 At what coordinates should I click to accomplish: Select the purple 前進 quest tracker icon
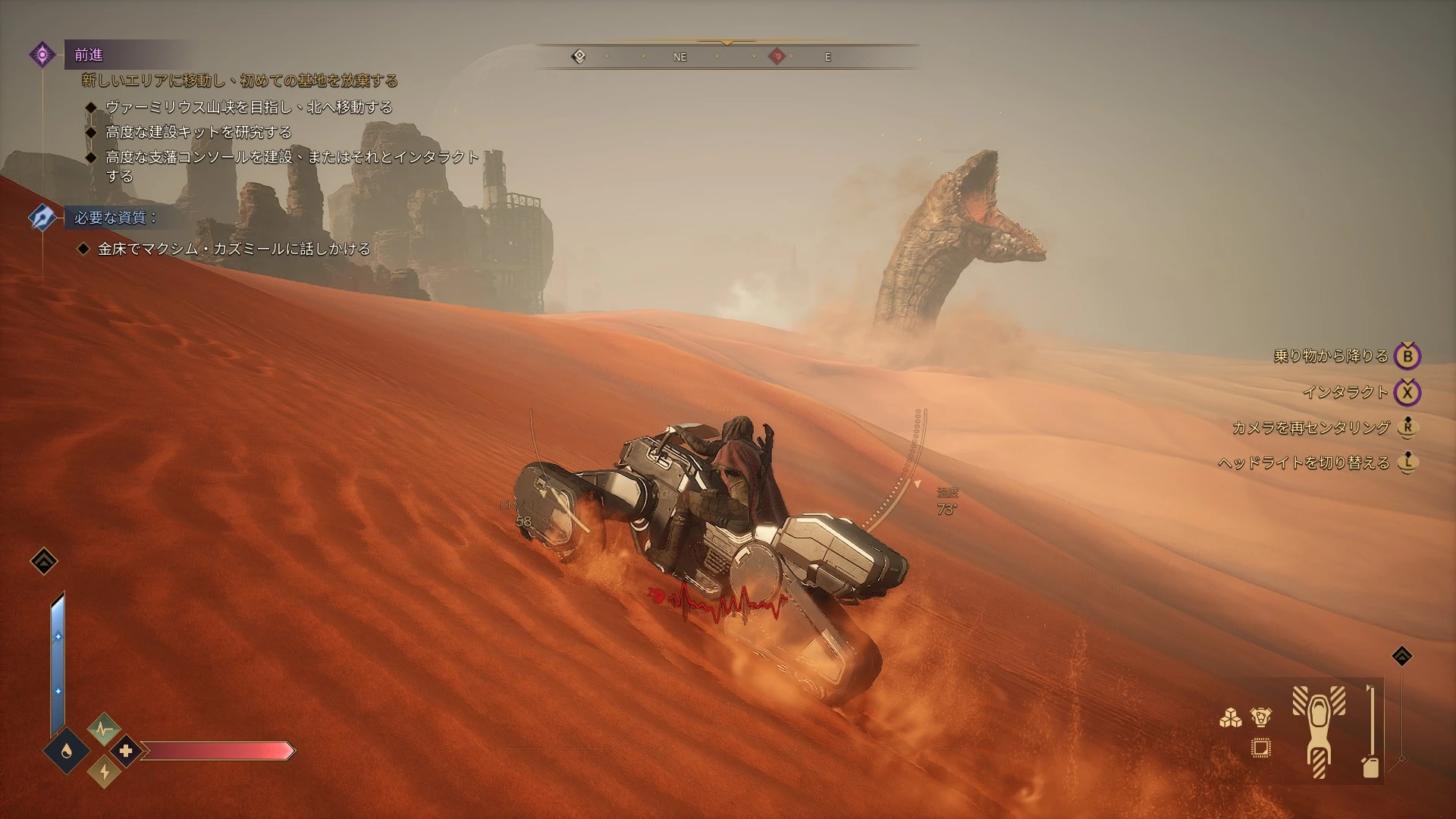42,55
